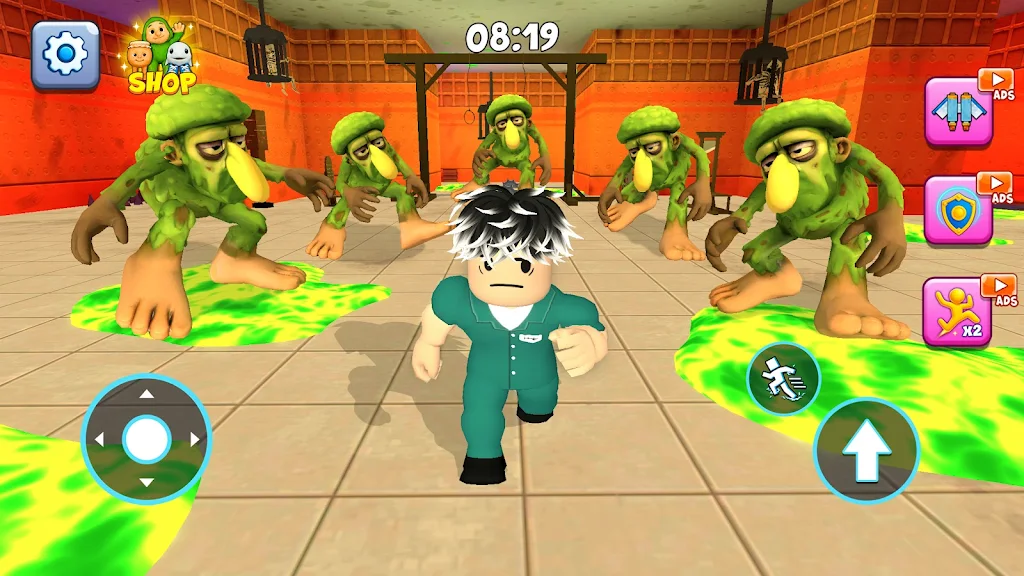The width and height of the screenshot is (1024, 576).
Task: Click the movement joystick center
Action: pos(146,438)
